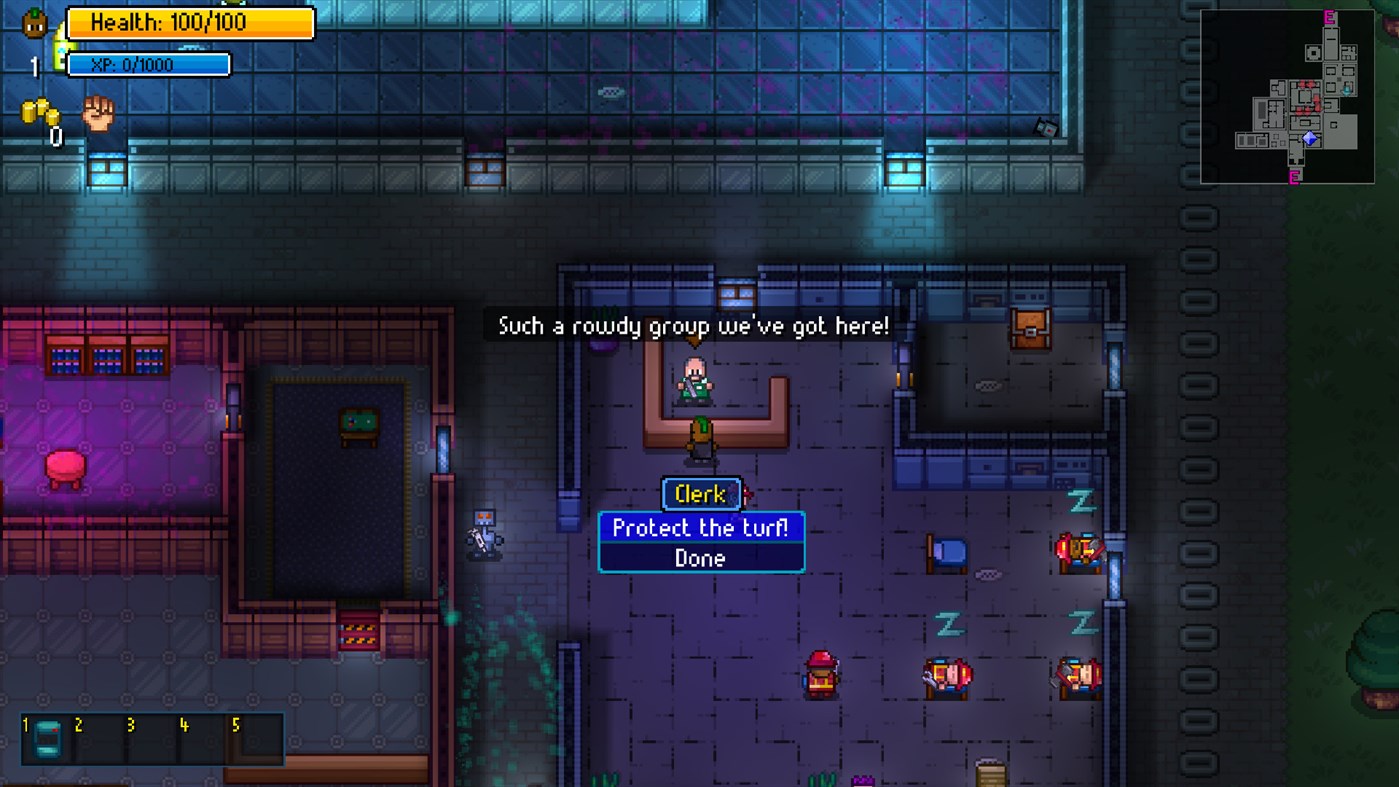Click the XP 0/1000 progress bar

point(147,63)
